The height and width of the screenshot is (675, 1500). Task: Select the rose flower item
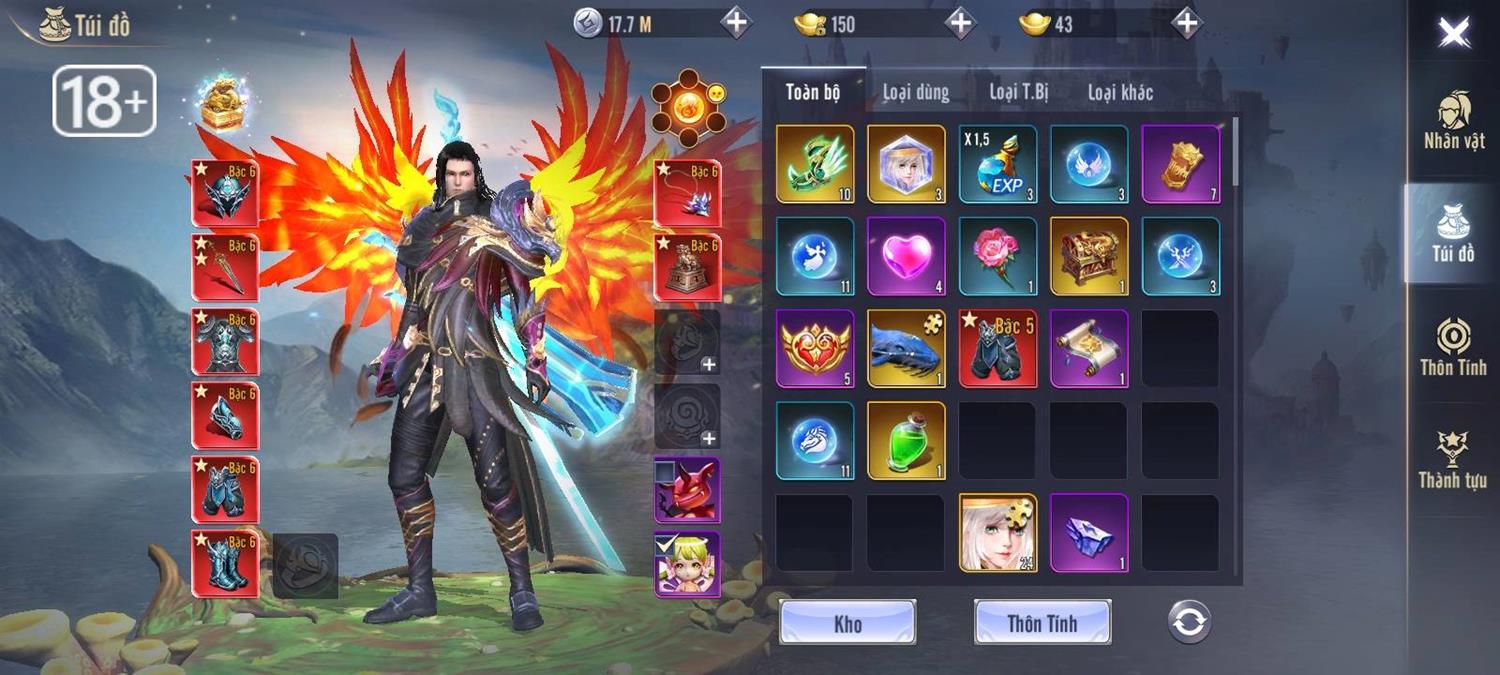(998, 257)
